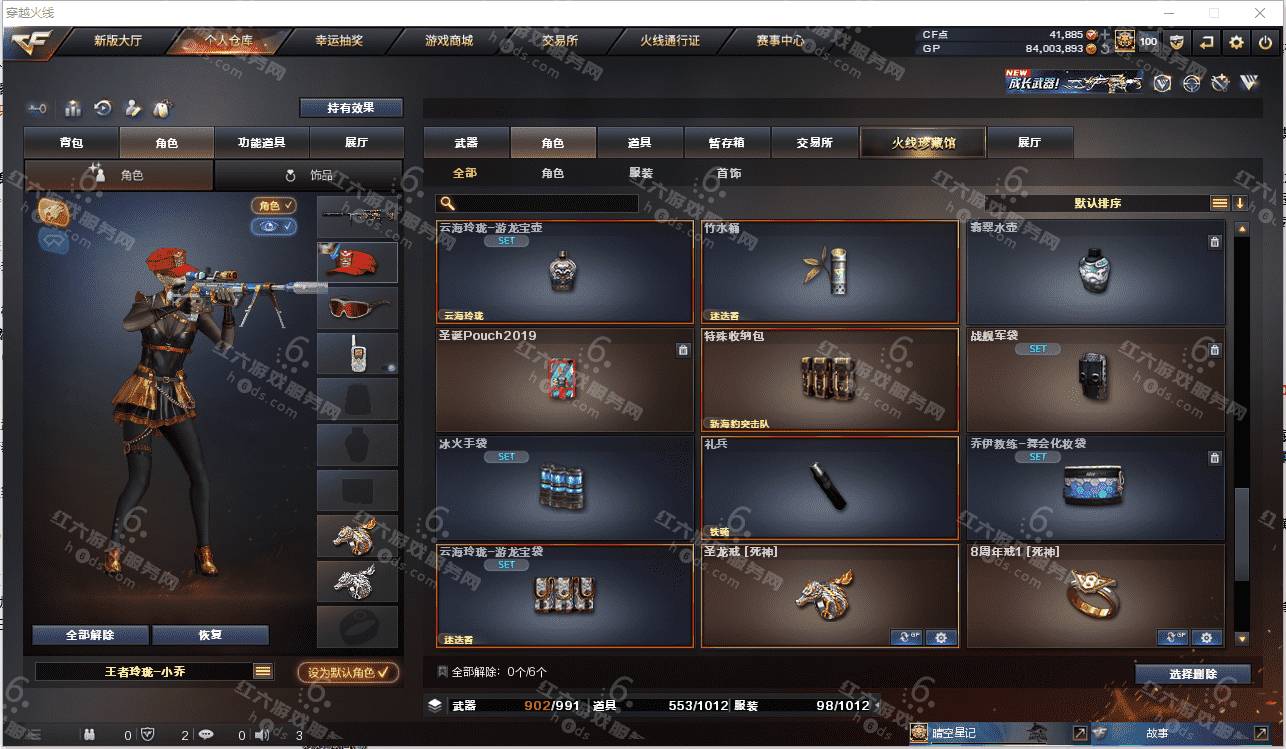Open the 火线通行证 battle pass

[670, 41]
